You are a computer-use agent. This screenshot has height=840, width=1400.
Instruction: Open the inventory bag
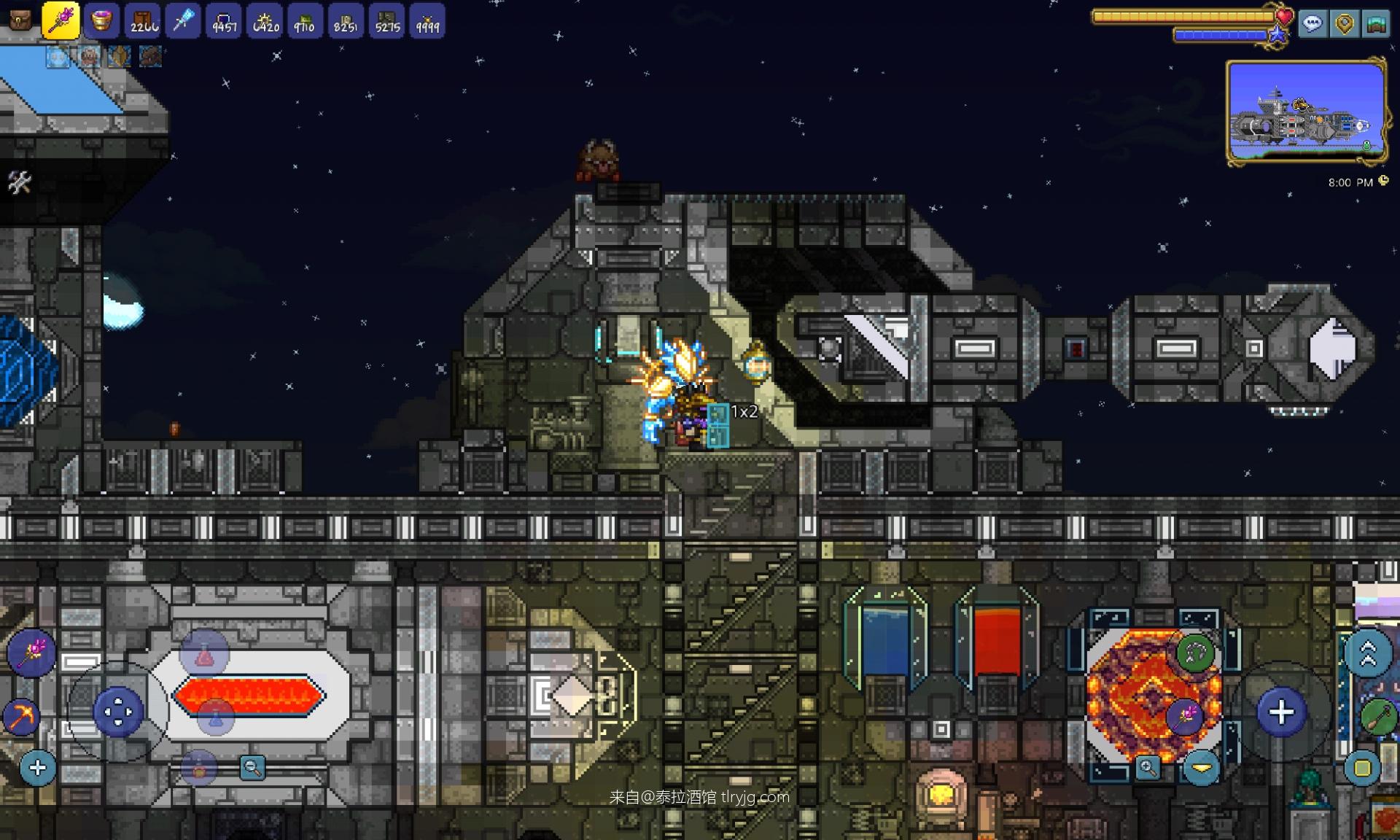tap(20, 20)
